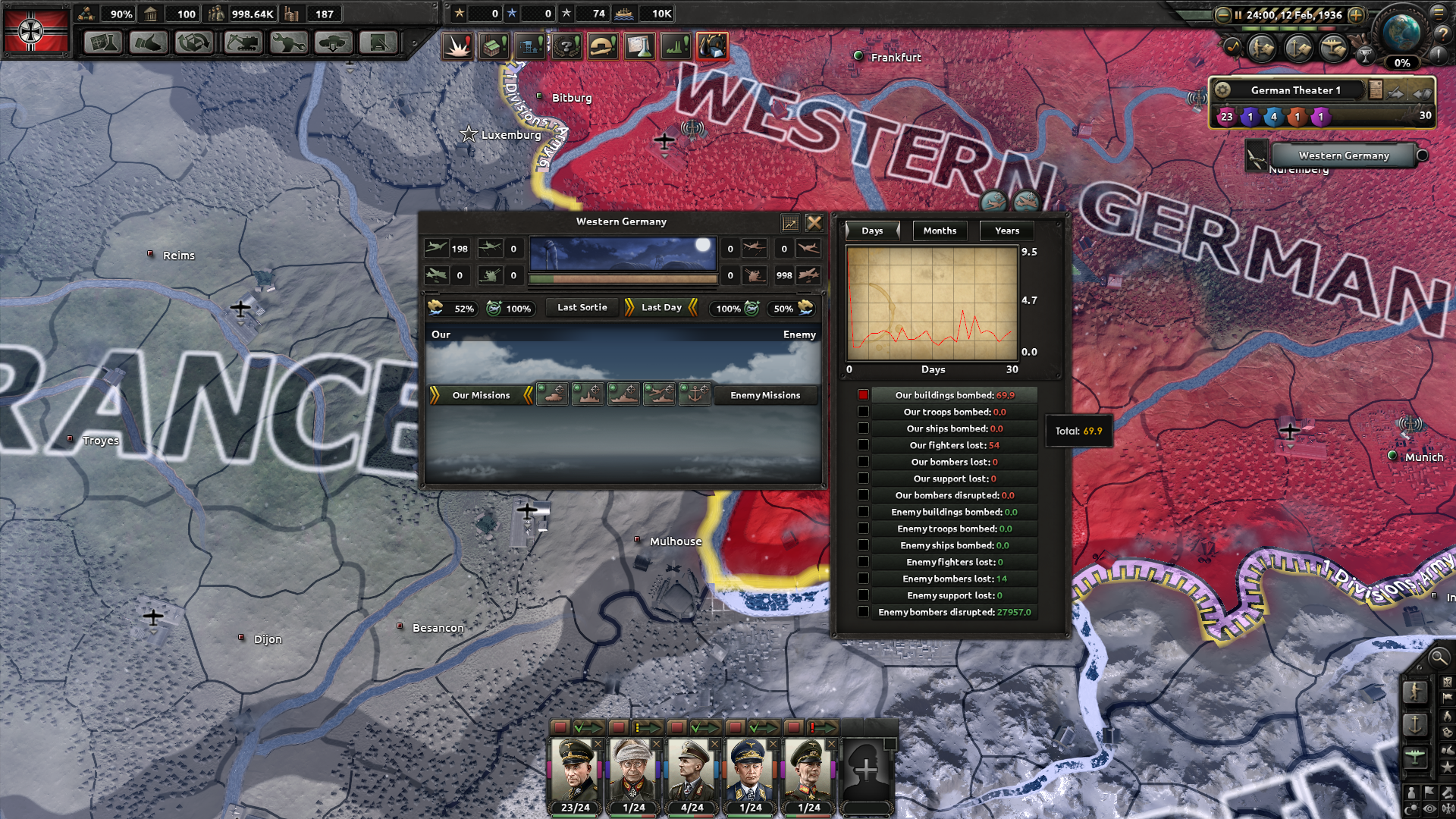Switch the graph to Years
The width and height of the screenshot is (1456, 819).
tap(1006, 231)
